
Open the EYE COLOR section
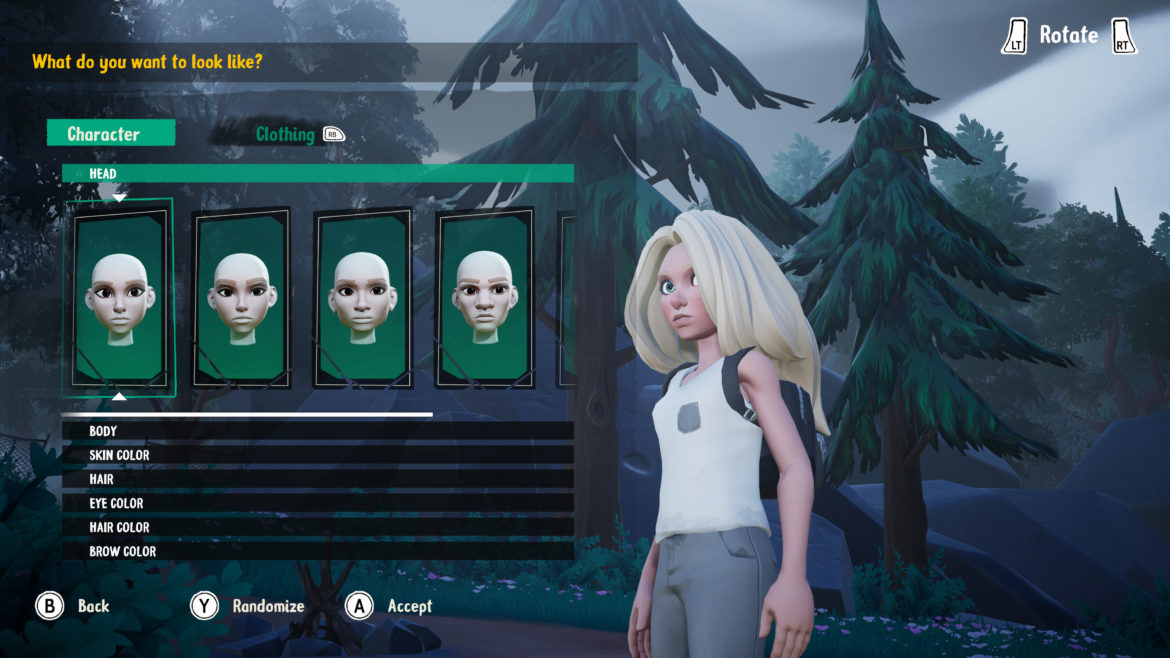click(317, 503)
